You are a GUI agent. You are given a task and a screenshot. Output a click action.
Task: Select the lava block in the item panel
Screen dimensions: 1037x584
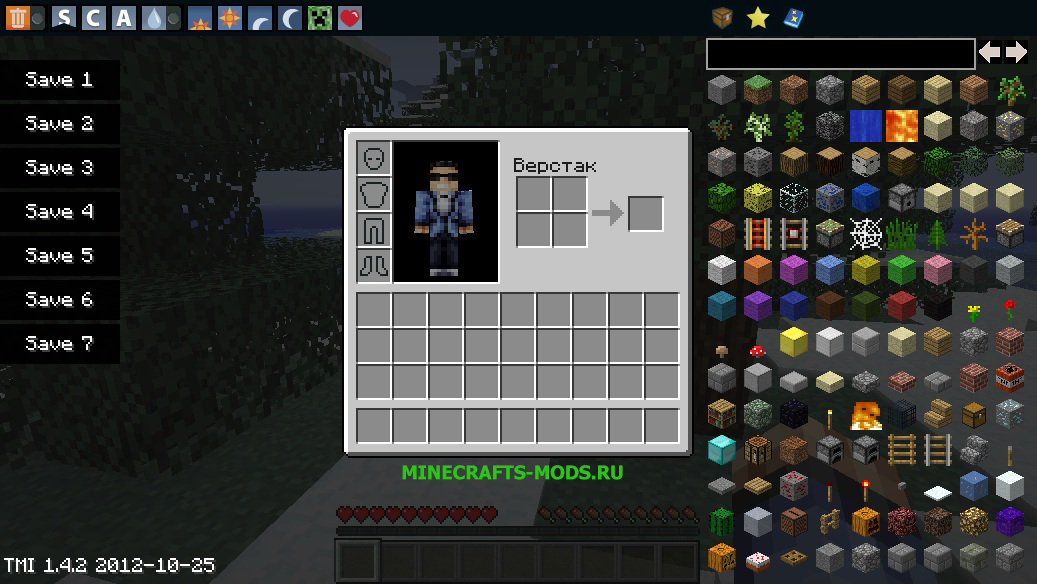pos(901,125)
